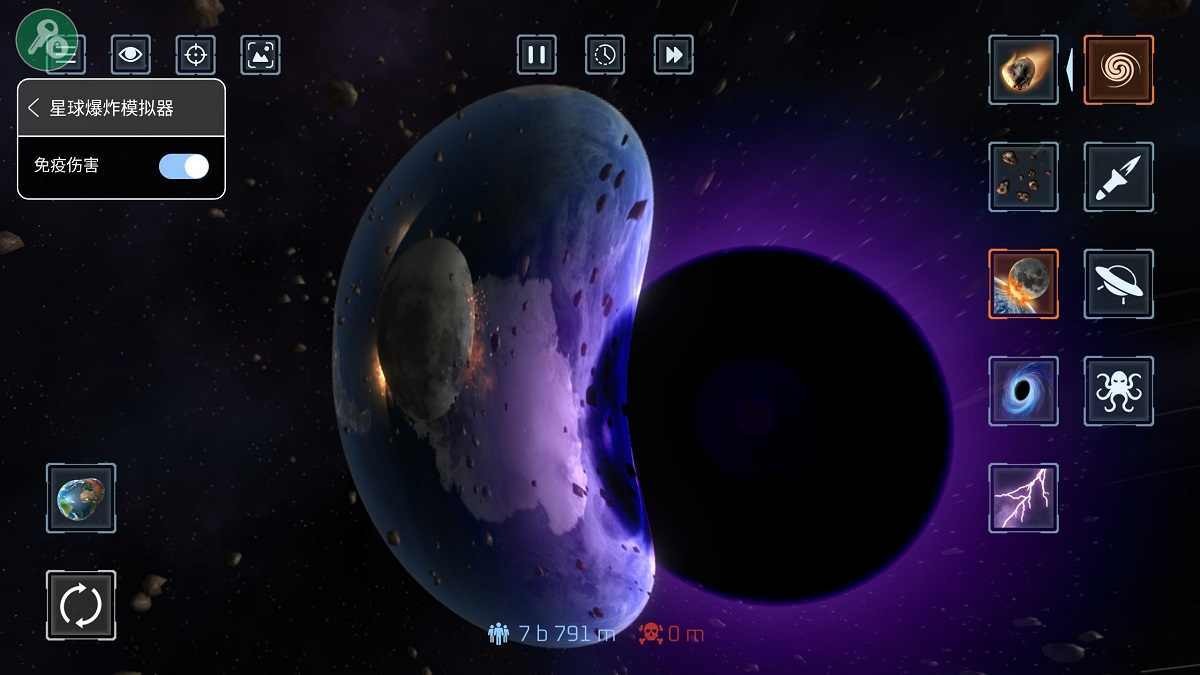Take a screenshot with the picture button
This screenshot has height=675, width=1200.
coord(261,54)
